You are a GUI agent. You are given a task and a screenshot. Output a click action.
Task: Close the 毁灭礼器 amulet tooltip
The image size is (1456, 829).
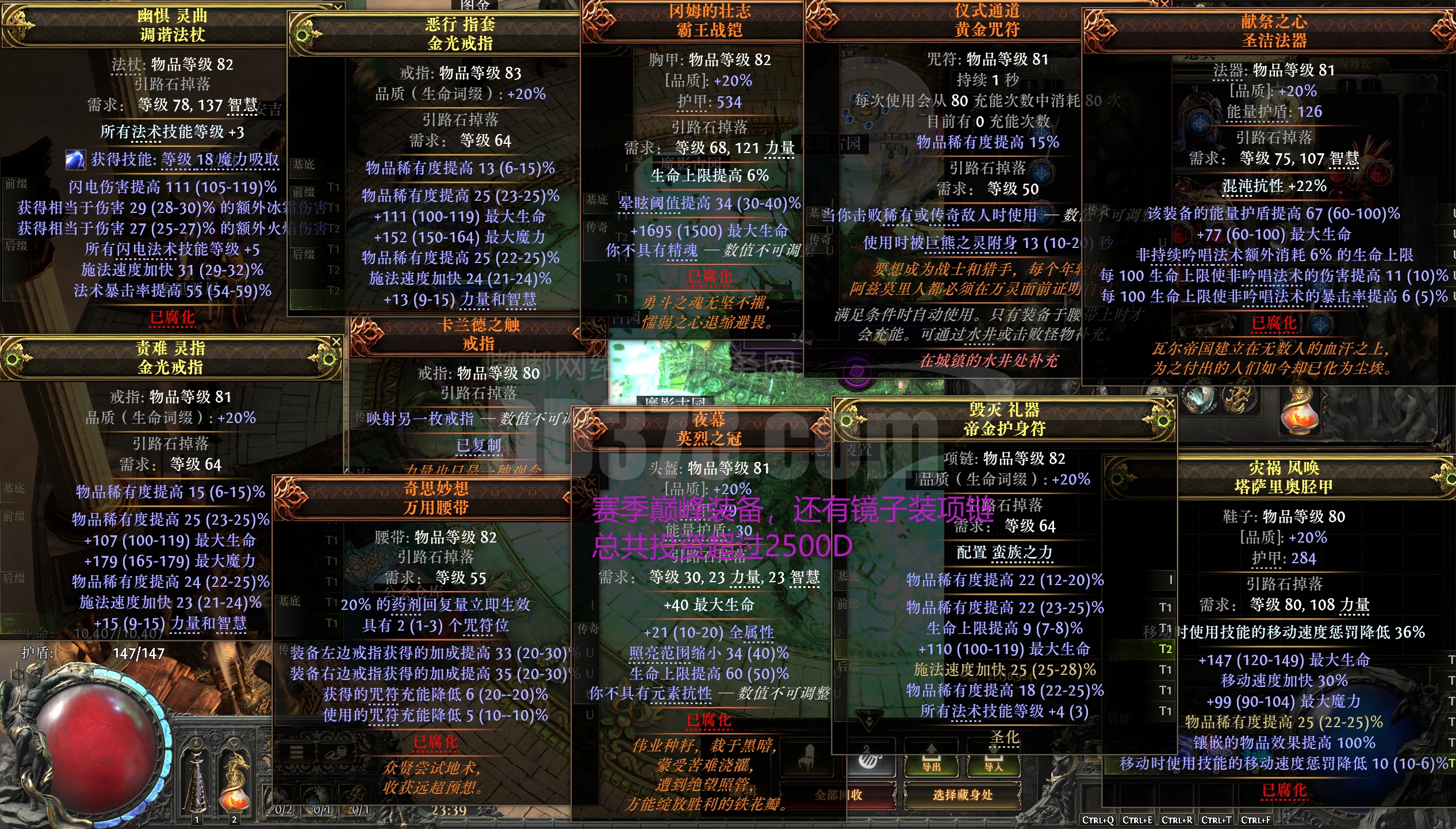(1169, 404)
